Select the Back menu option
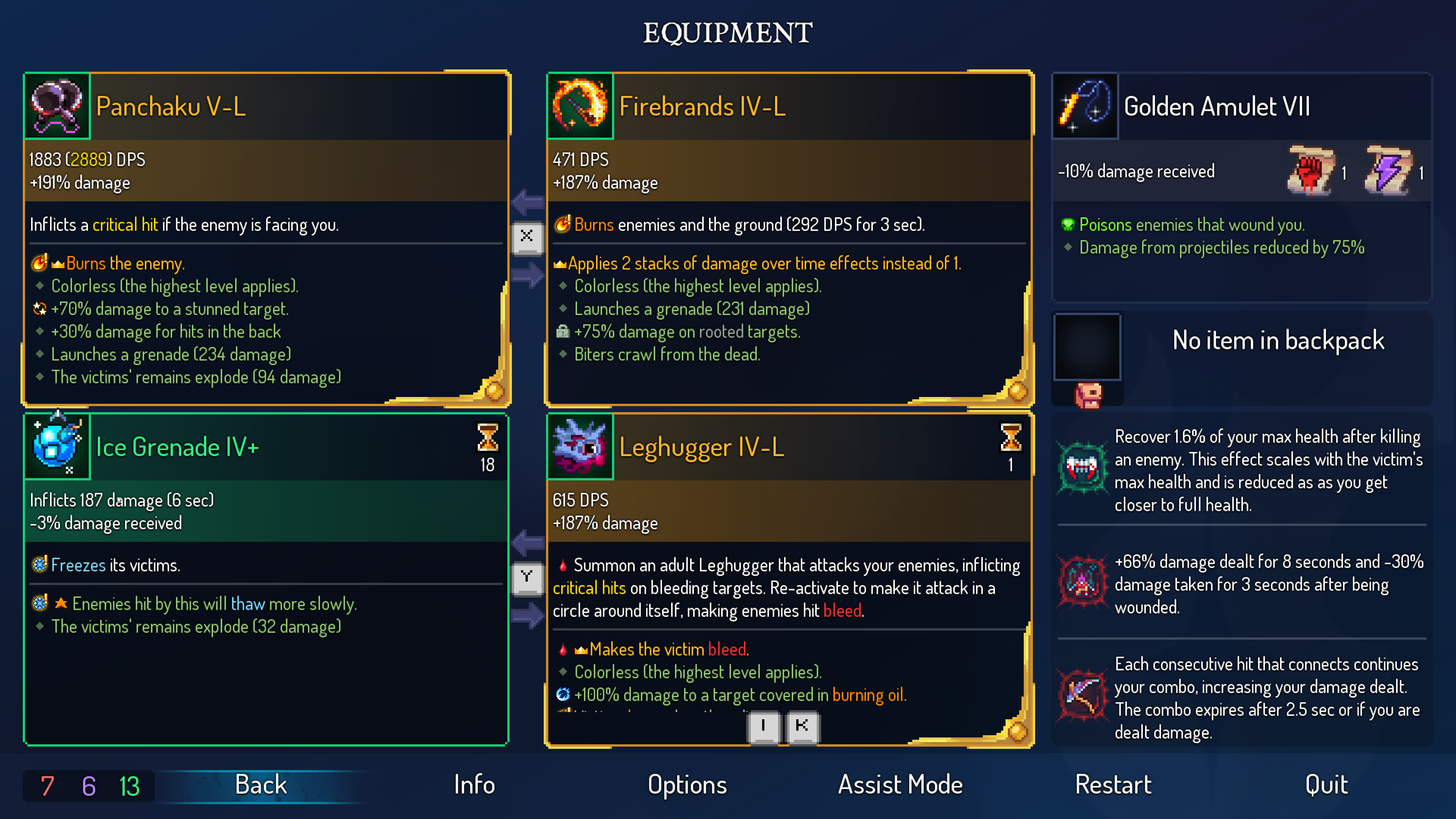 pos(260,785)
